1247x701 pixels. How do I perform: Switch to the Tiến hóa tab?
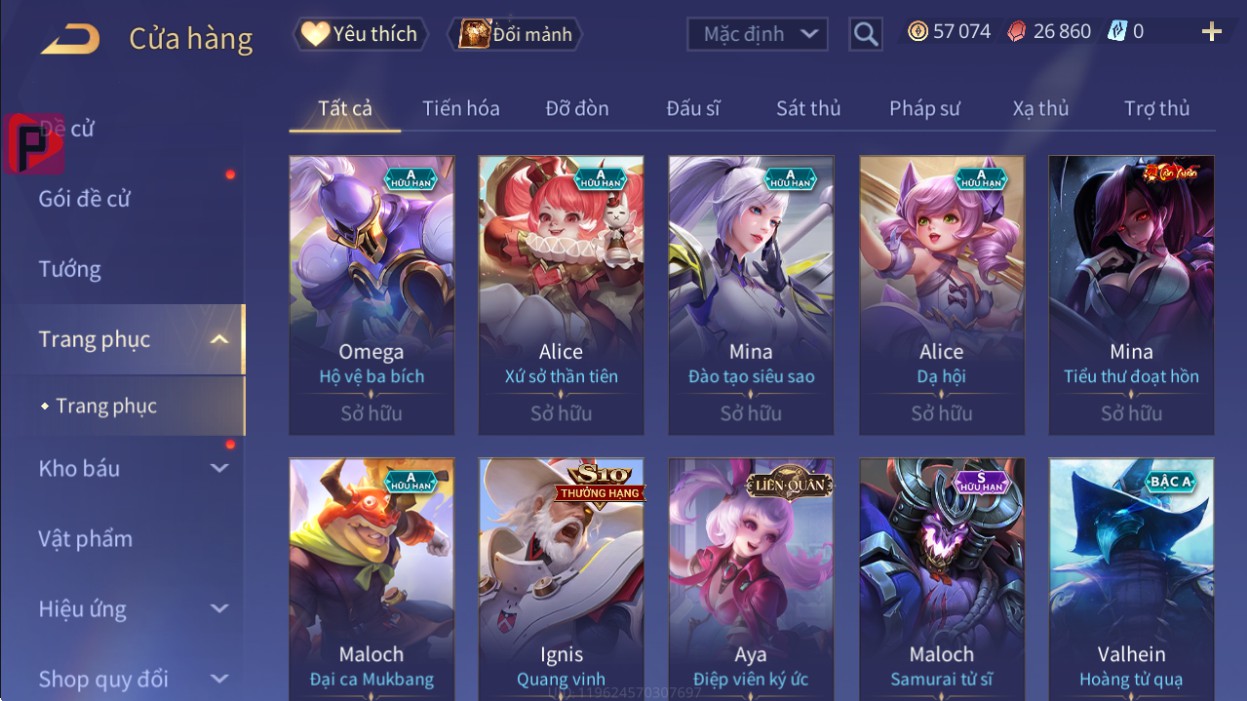coord(460,108)
